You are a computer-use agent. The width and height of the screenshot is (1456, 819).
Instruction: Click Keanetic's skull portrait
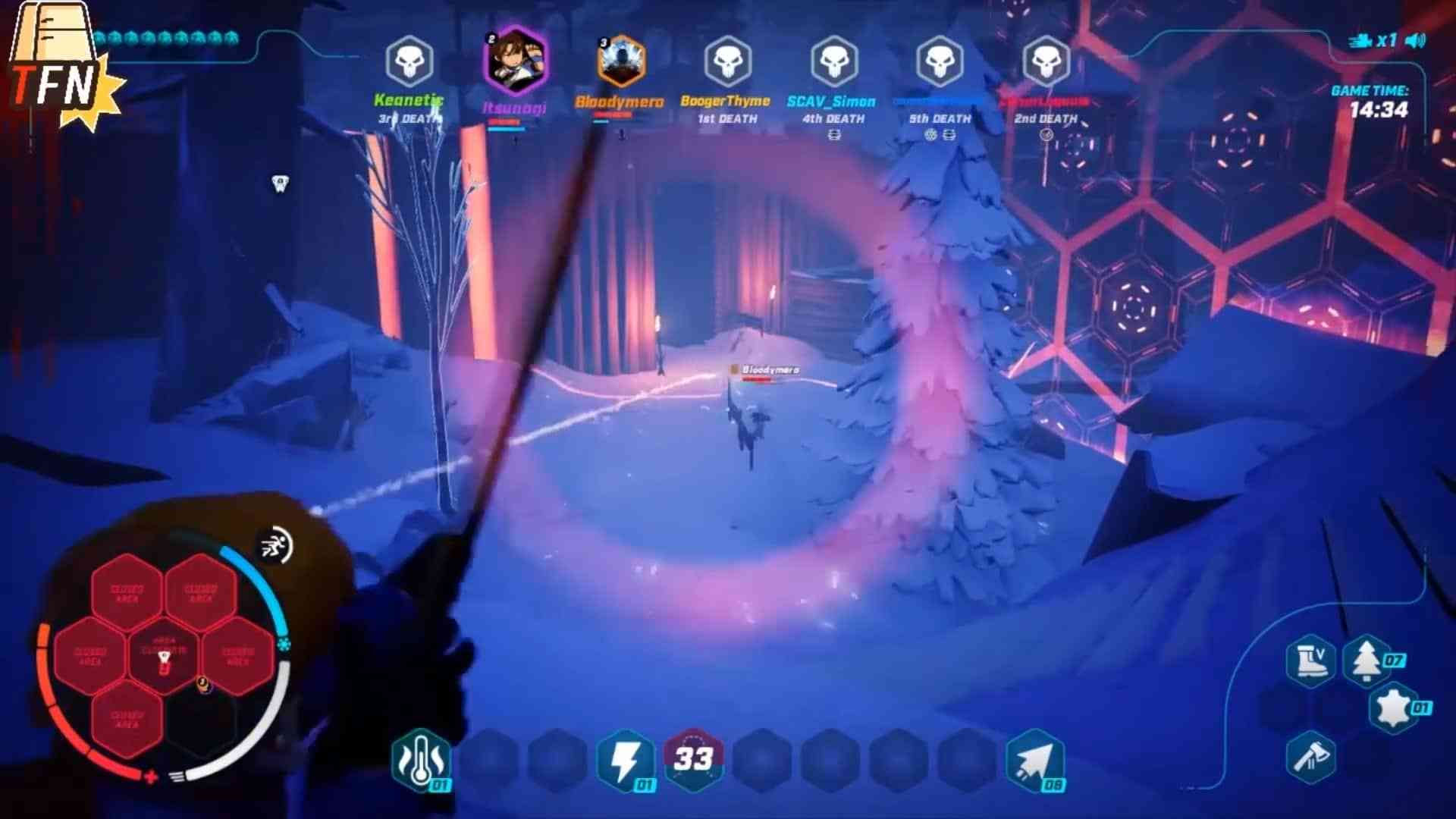409,61
